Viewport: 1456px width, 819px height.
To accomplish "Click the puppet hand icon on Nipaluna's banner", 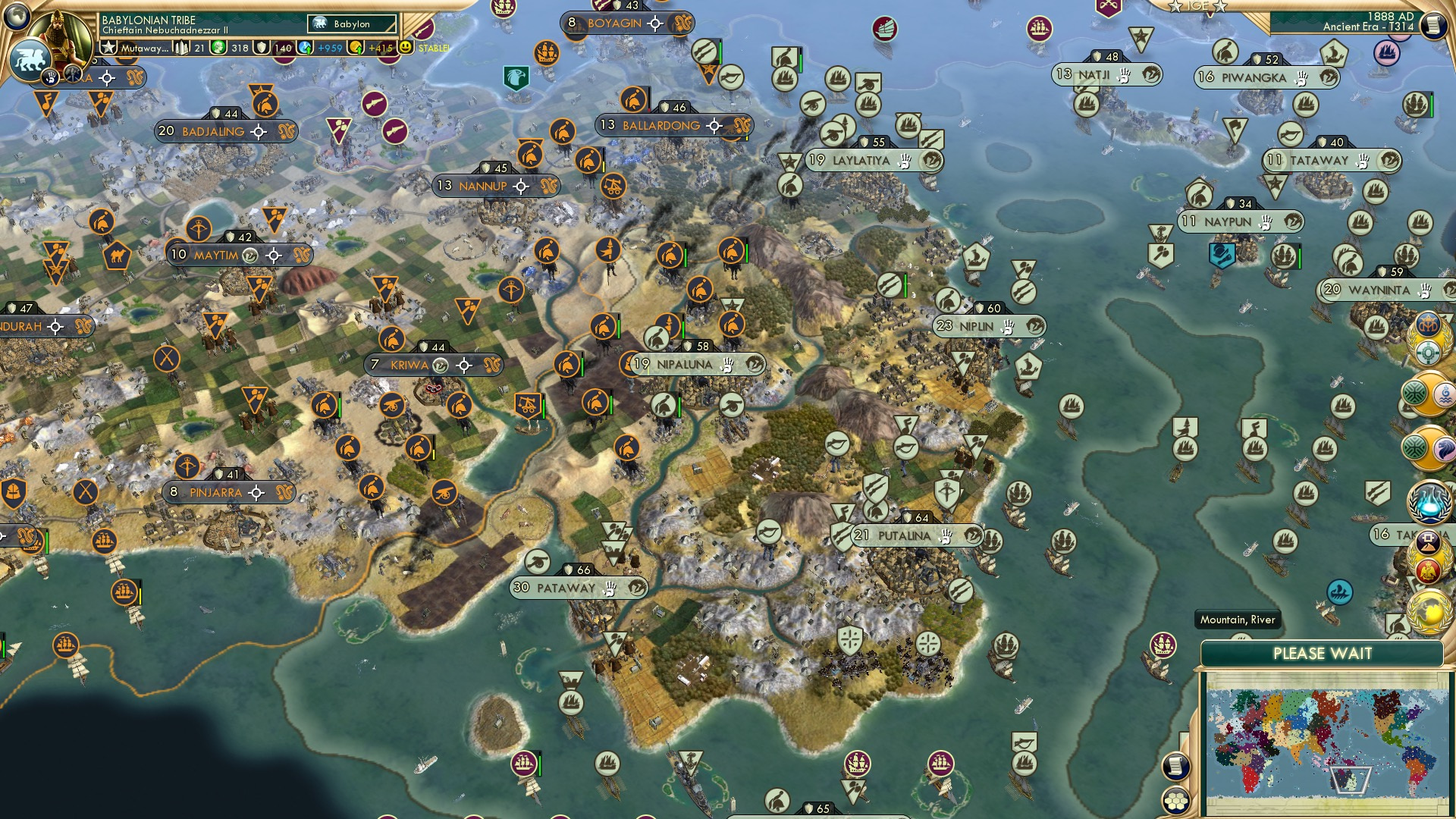I will (726, 365).
